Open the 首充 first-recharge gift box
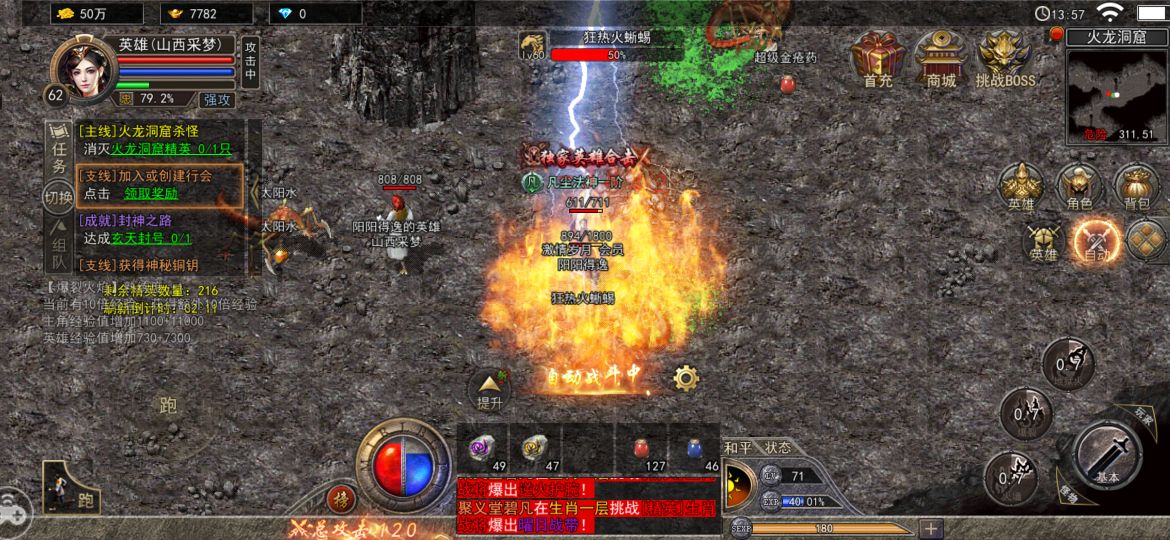Screen dimensions: 1170x540 click(x=878, y=56)
